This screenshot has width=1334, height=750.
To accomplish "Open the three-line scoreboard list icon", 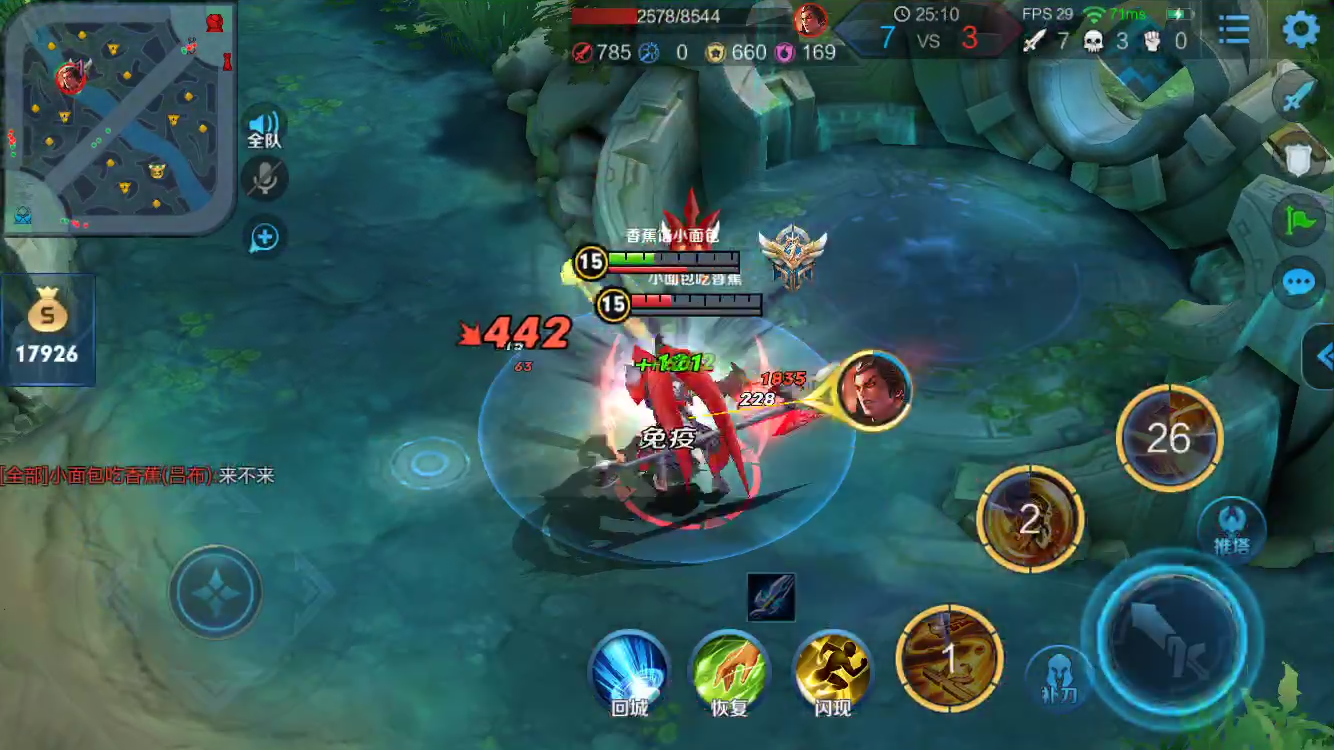I will coord(1234,30).
